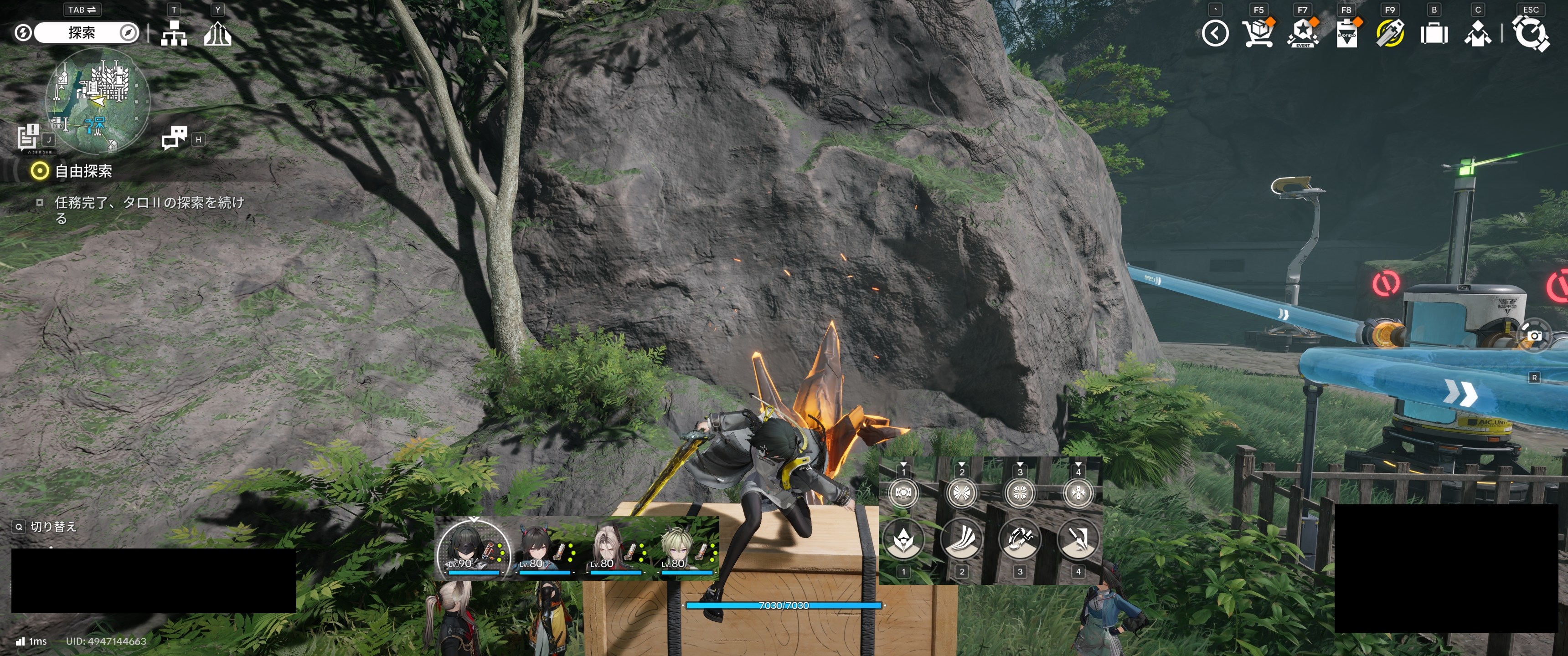Toggle the 探索 exploration mode switch
The width and height of the screenshot is (1568, 656).
tap(82, 33)
